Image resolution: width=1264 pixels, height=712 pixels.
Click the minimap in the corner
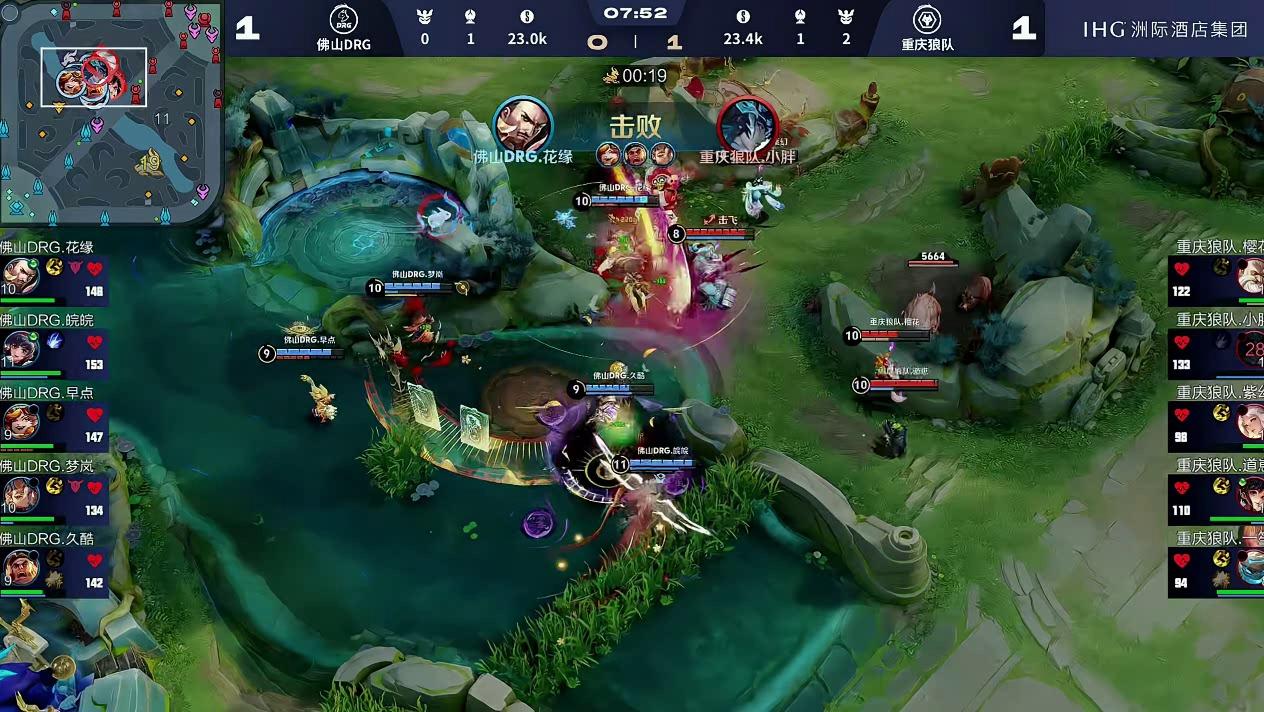click(x=110, y=112)
